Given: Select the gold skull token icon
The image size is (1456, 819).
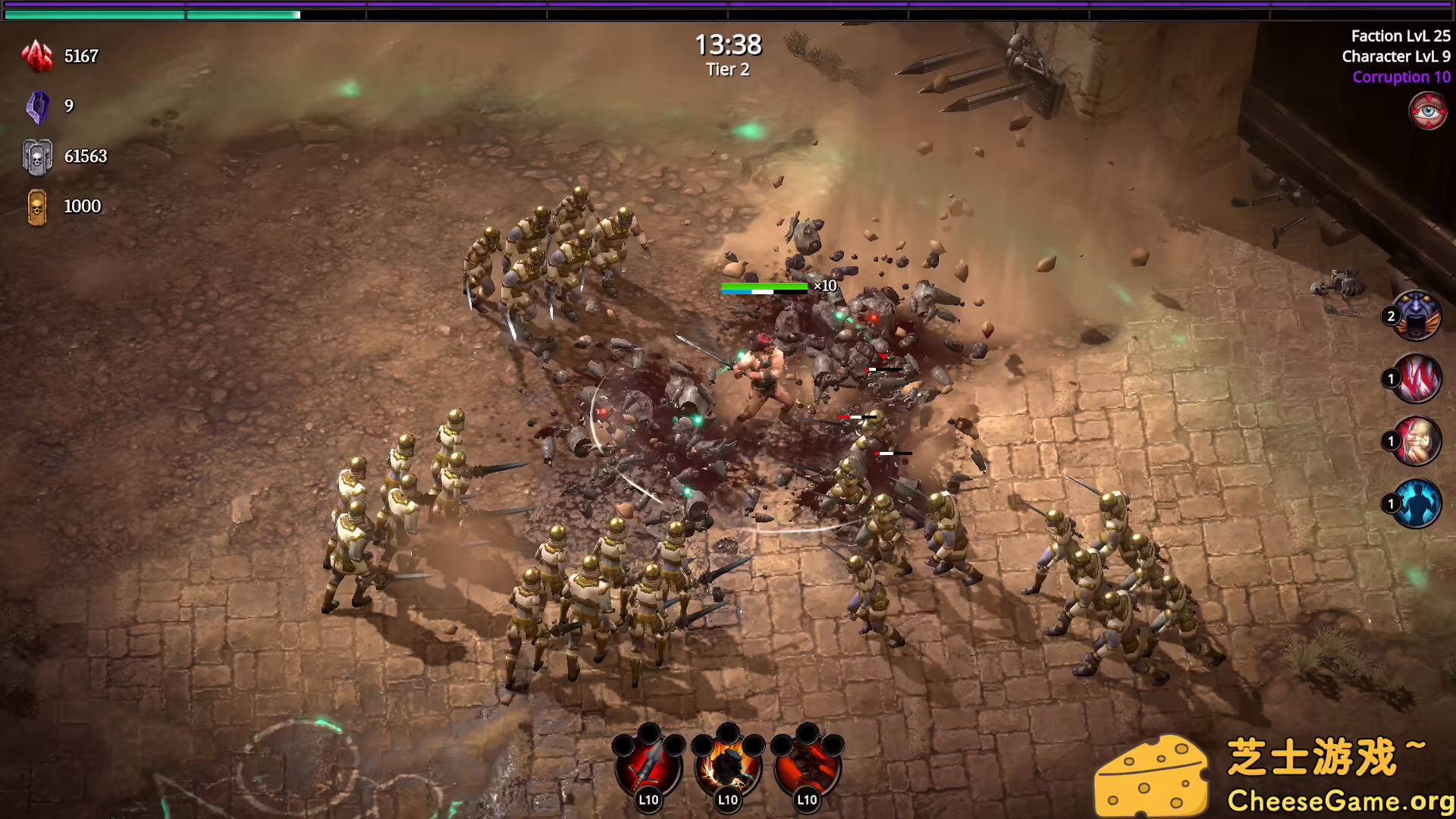Looking at the screenshot, I should pos(36,207).
